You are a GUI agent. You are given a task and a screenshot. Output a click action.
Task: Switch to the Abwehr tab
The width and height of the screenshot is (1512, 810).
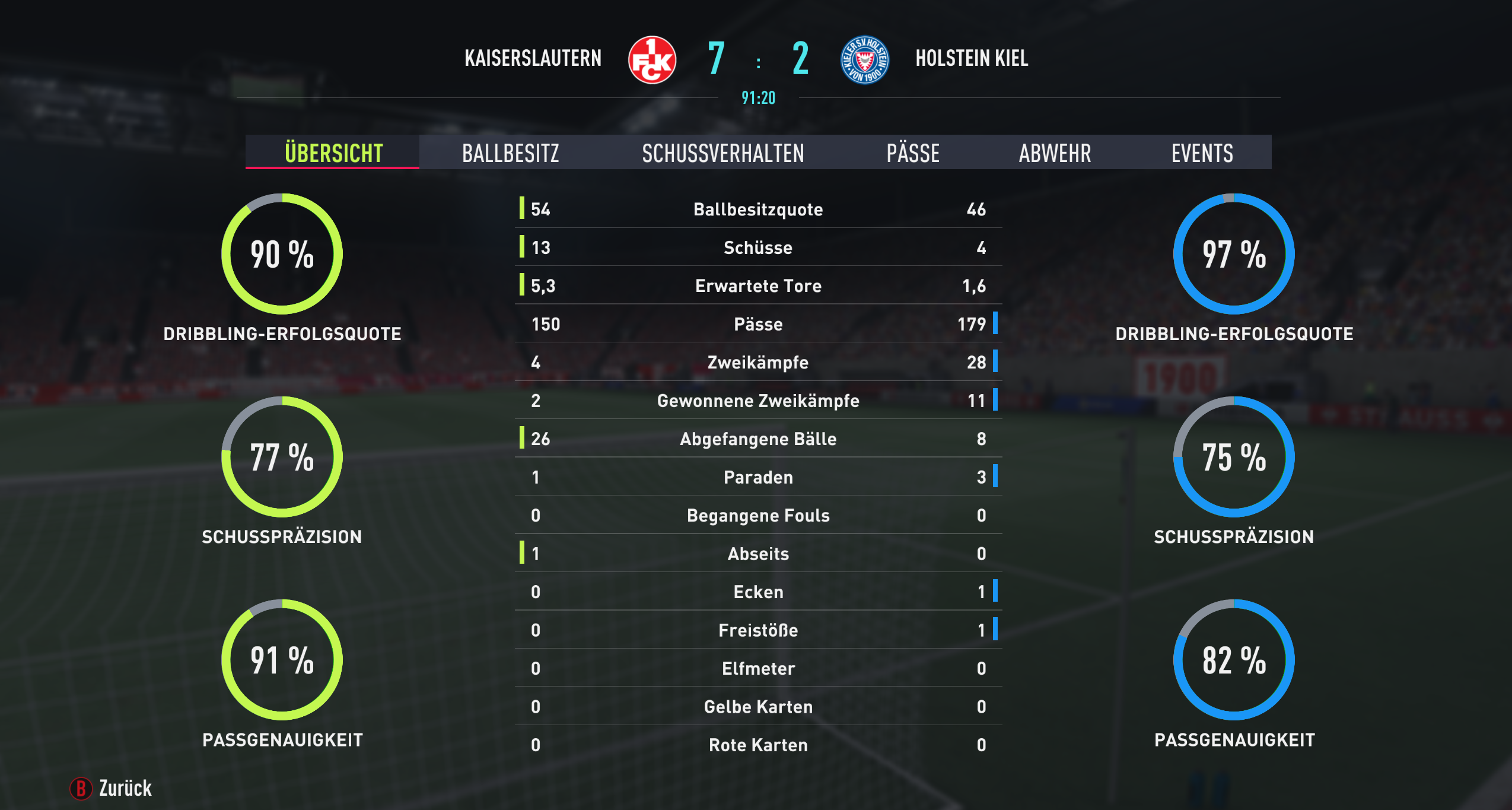[1055, 153]
